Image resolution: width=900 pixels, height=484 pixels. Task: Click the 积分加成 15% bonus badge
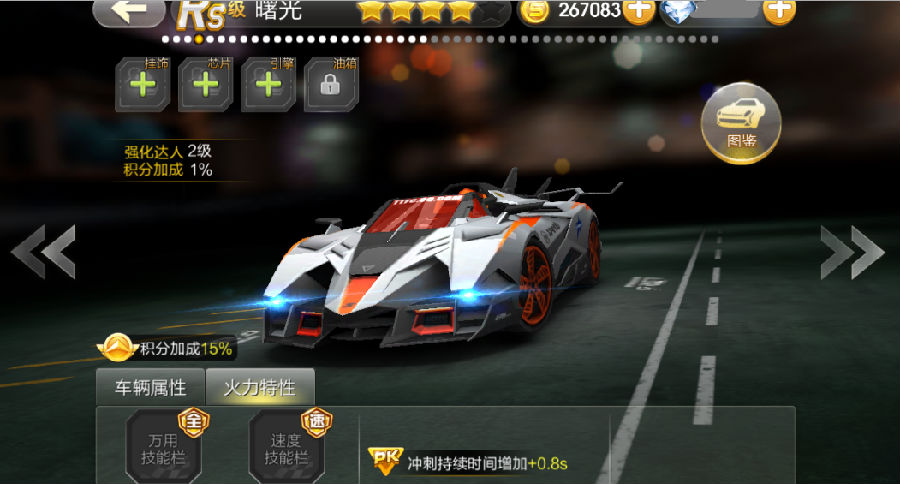(x=168, y=349)
